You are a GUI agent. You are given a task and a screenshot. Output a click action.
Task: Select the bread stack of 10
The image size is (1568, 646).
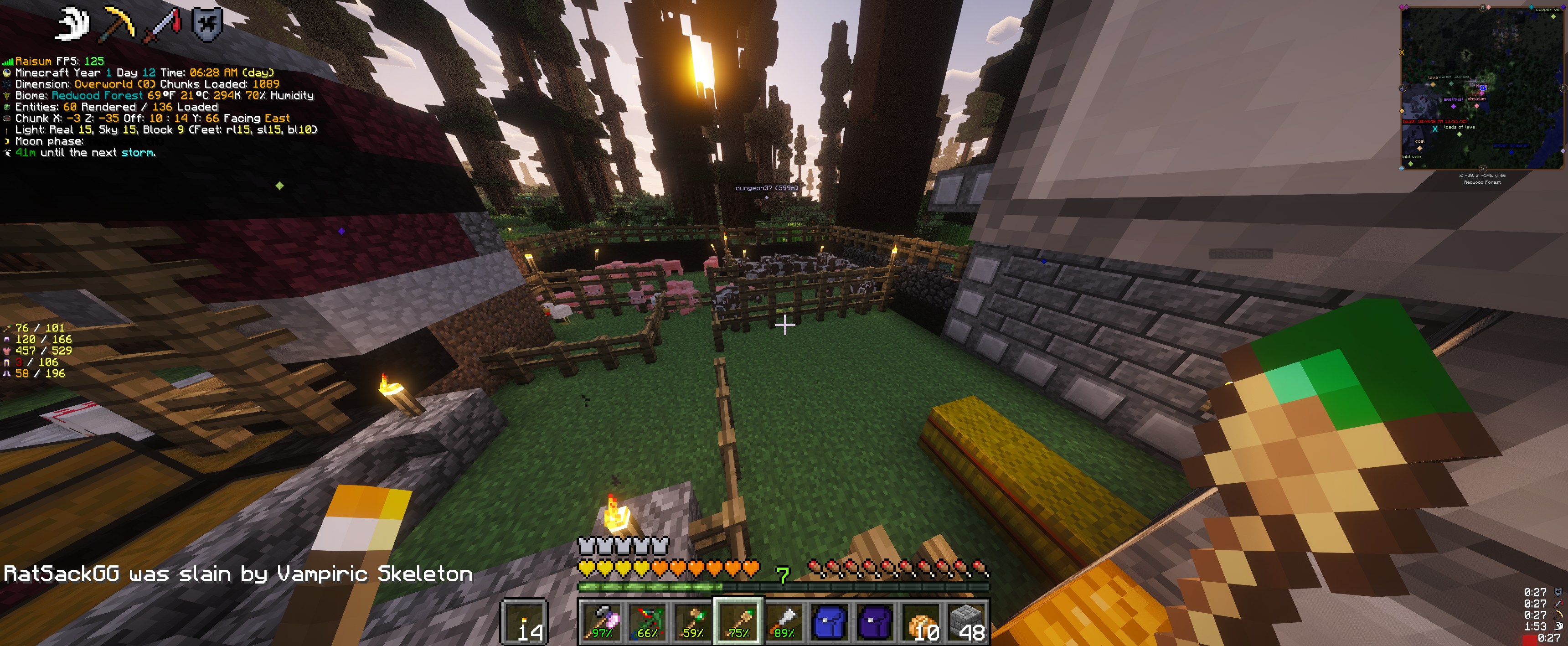point(921,621)
